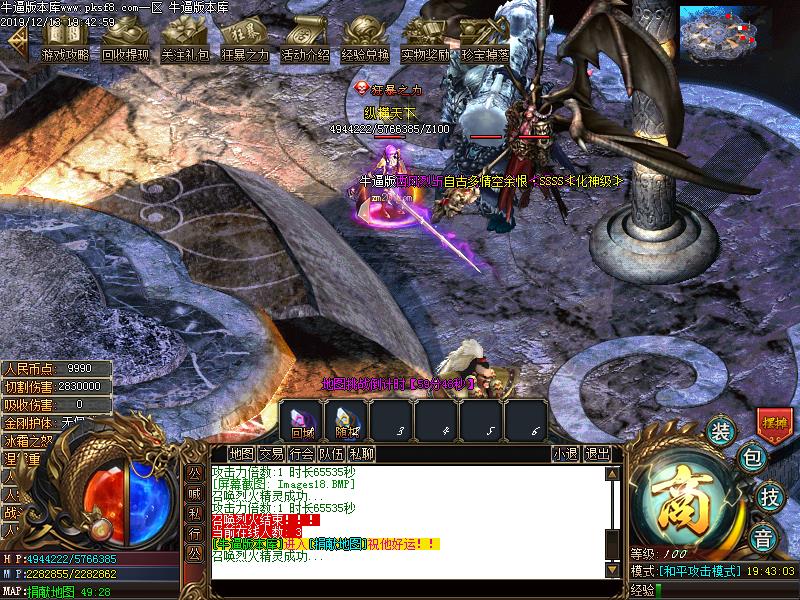The height and width of the screenshot is (600, 800).
Task: Select the 狂暴之力 top menu icon
Action: coord(245,42)
